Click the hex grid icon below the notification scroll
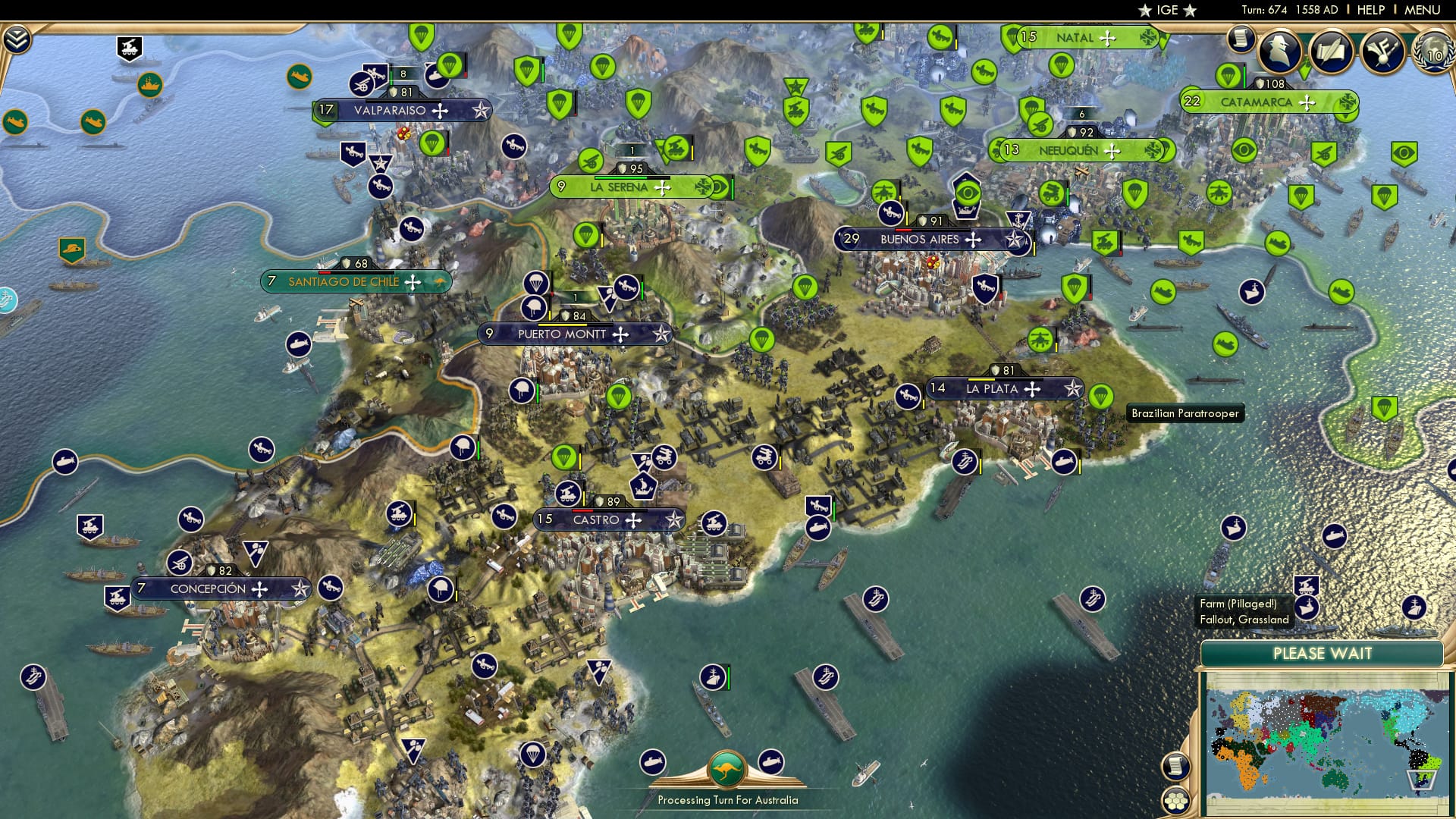The image size is (1456, 819). pos(1175,800)
